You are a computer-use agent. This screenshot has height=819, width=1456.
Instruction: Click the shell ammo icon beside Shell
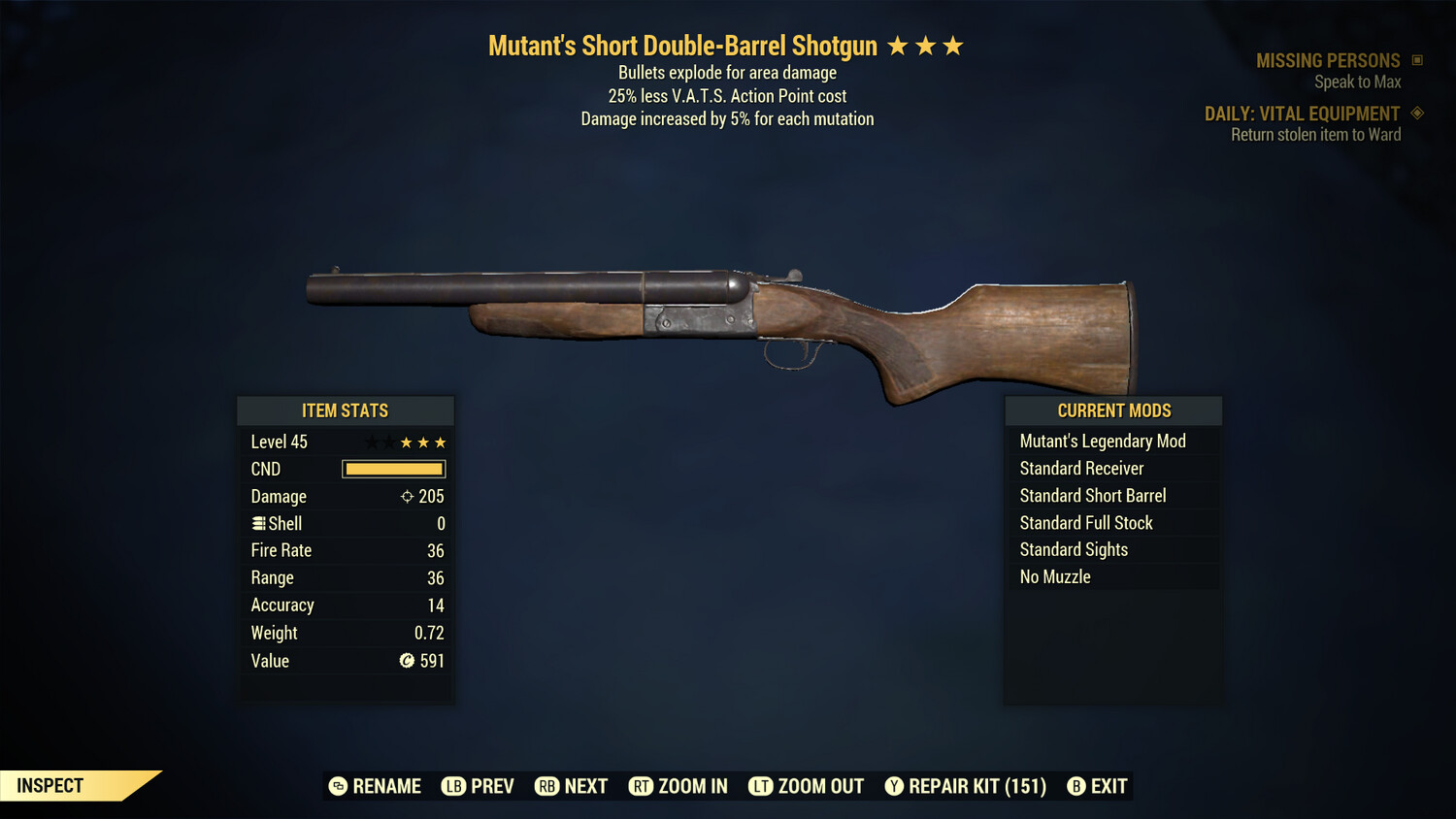point(257,523)
